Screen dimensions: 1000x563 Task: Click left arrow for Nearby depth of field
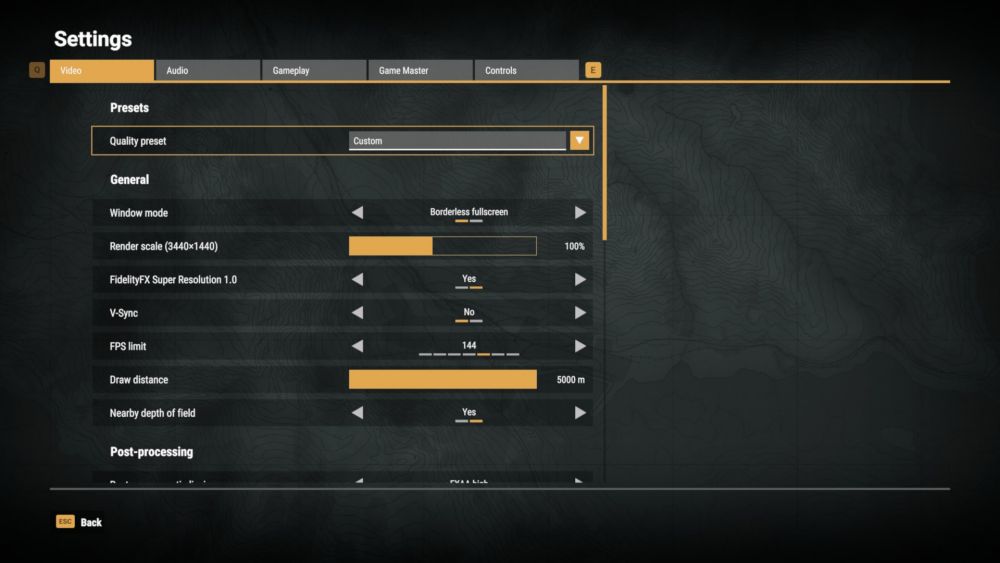tap(358, 413)
